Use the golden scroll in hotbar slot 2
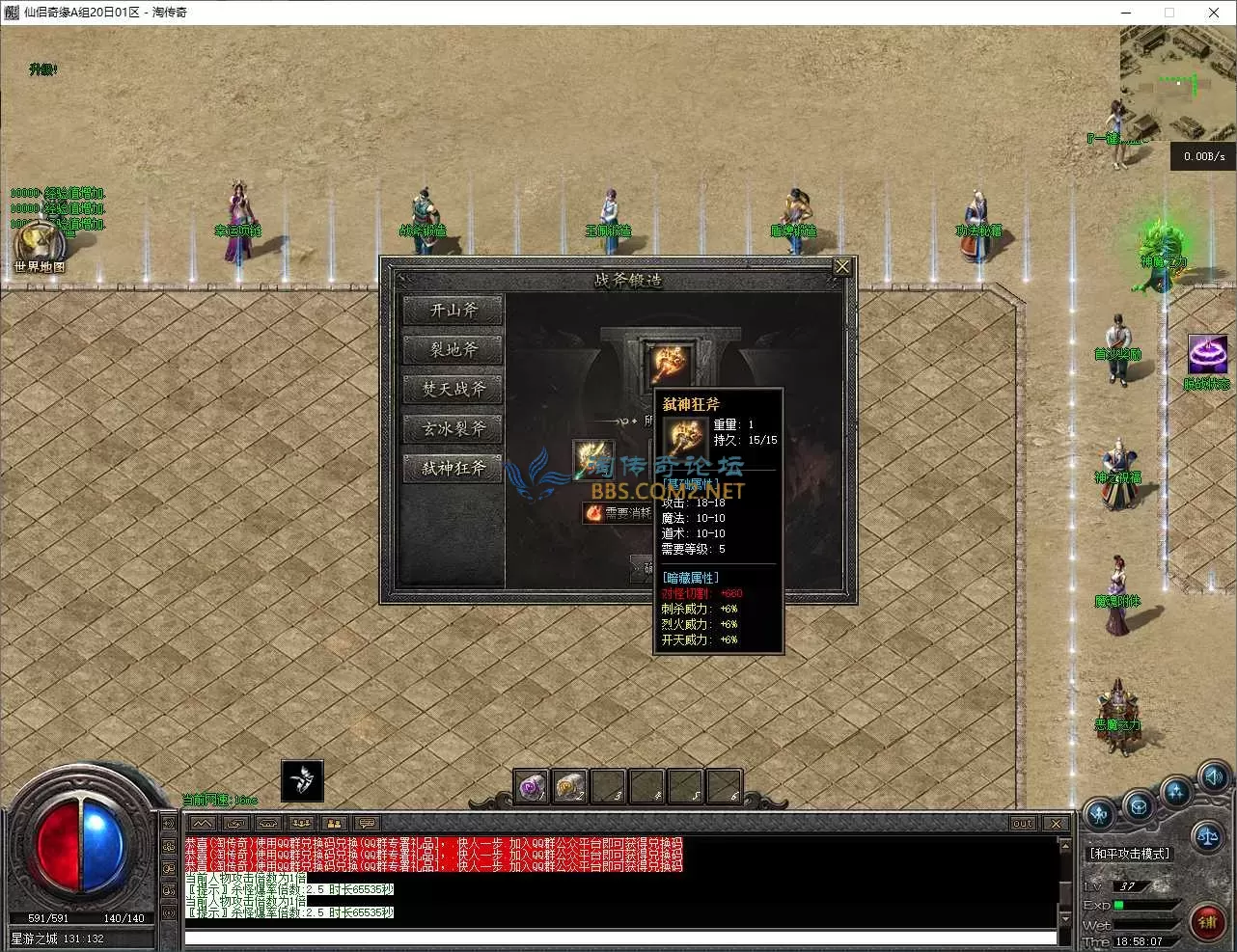Screen dimensions: 1237x952 (x=569, y=786)
